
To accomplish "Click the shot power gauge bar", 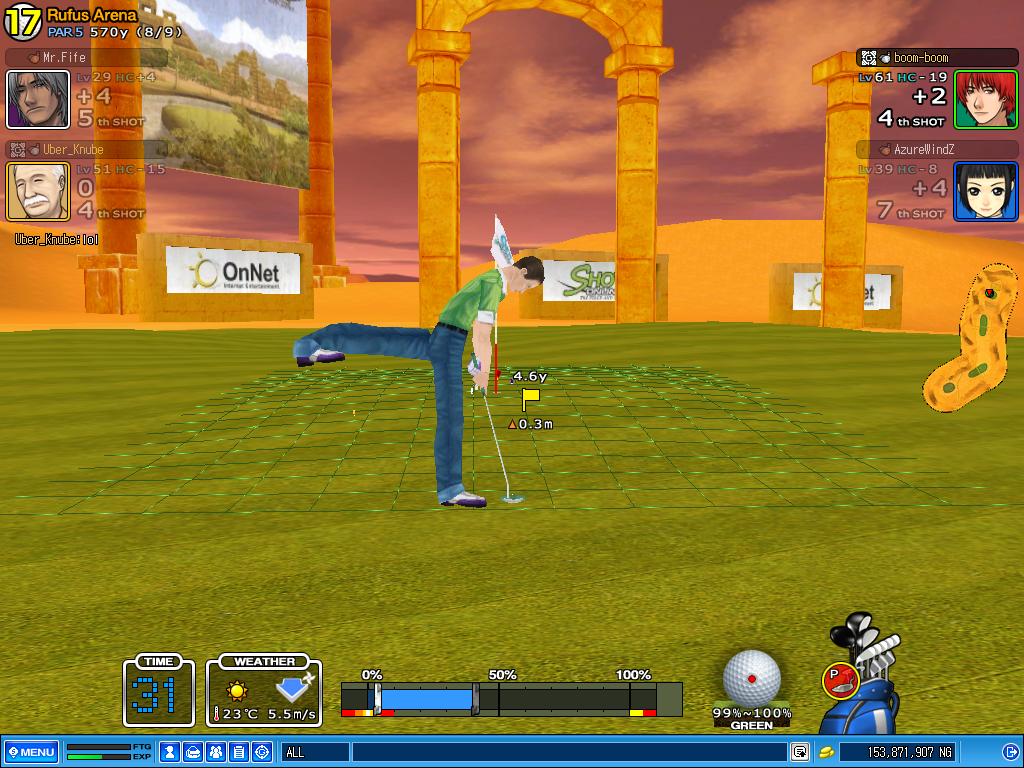I will [x=511, y=699].
